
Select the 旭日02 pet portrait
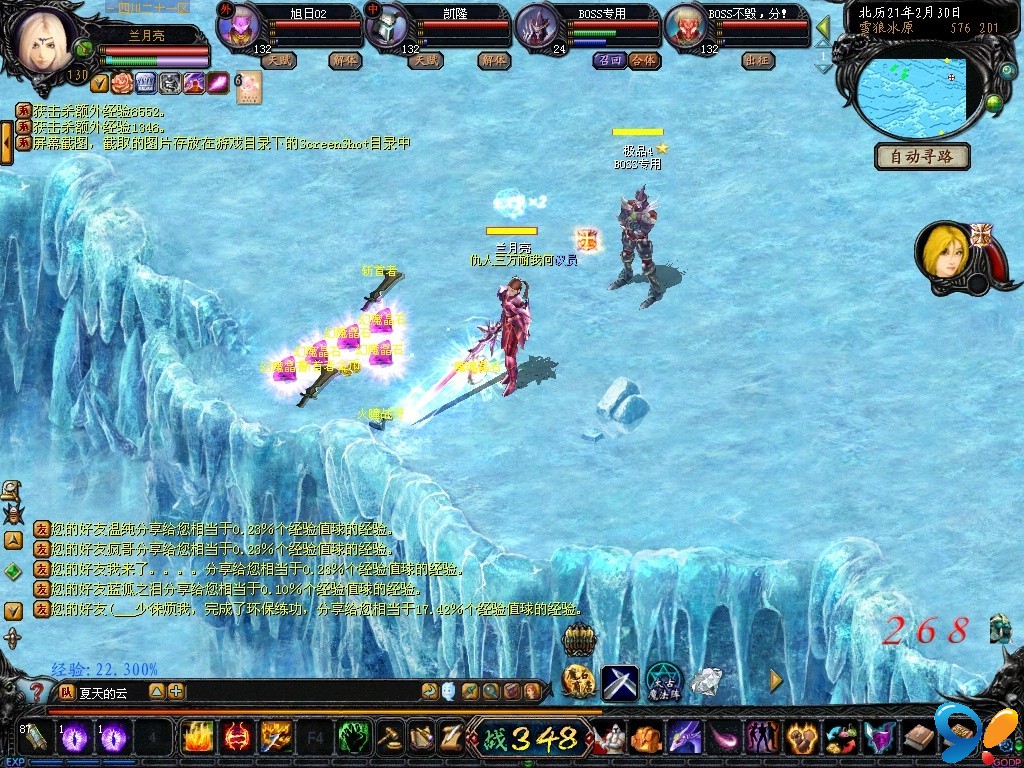[x=238, y=26]
